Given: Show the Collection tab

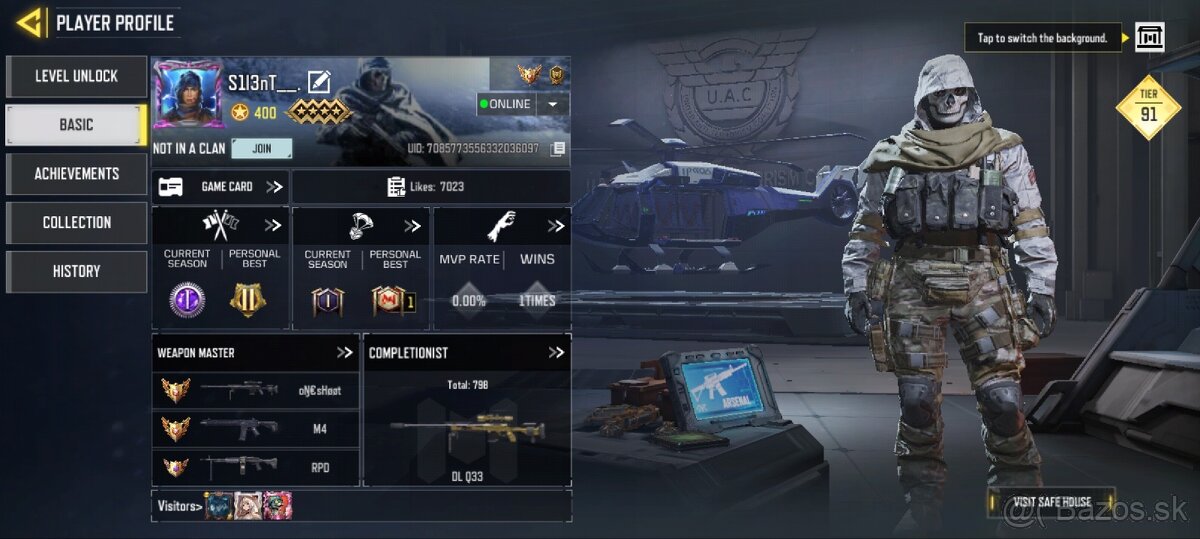Looking at the screenshot, I should pyautogui.click(x=76, y=223).
